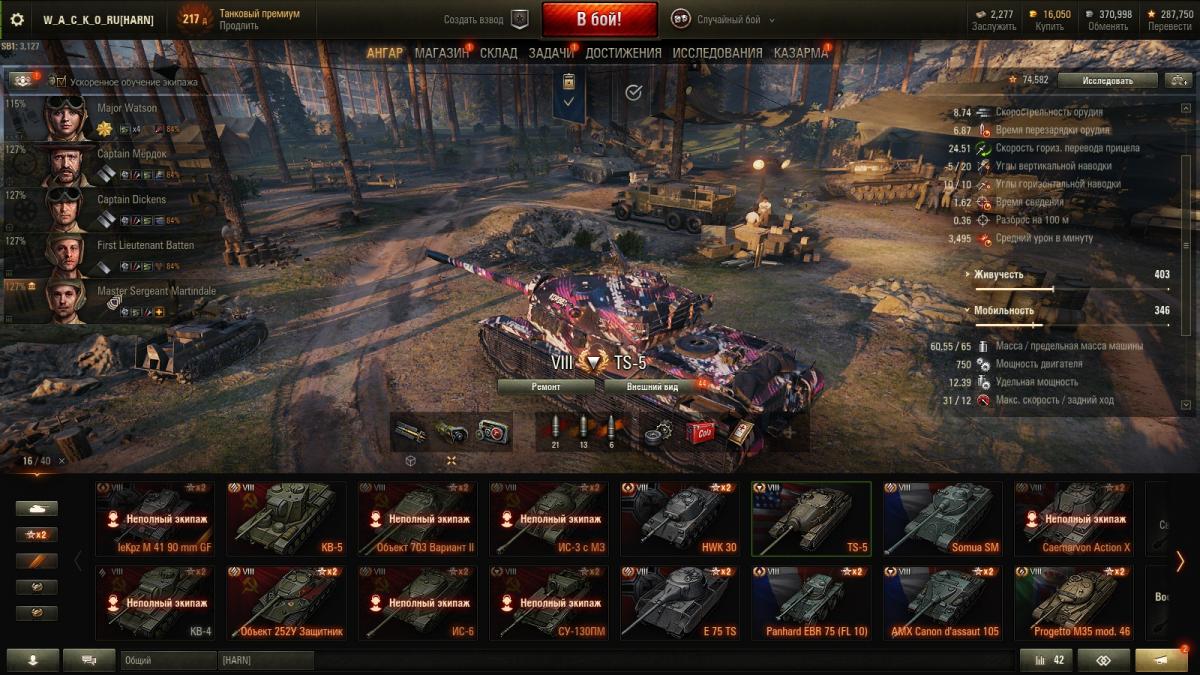Open the МАГАЗИН store tab

tap(441, 53)
